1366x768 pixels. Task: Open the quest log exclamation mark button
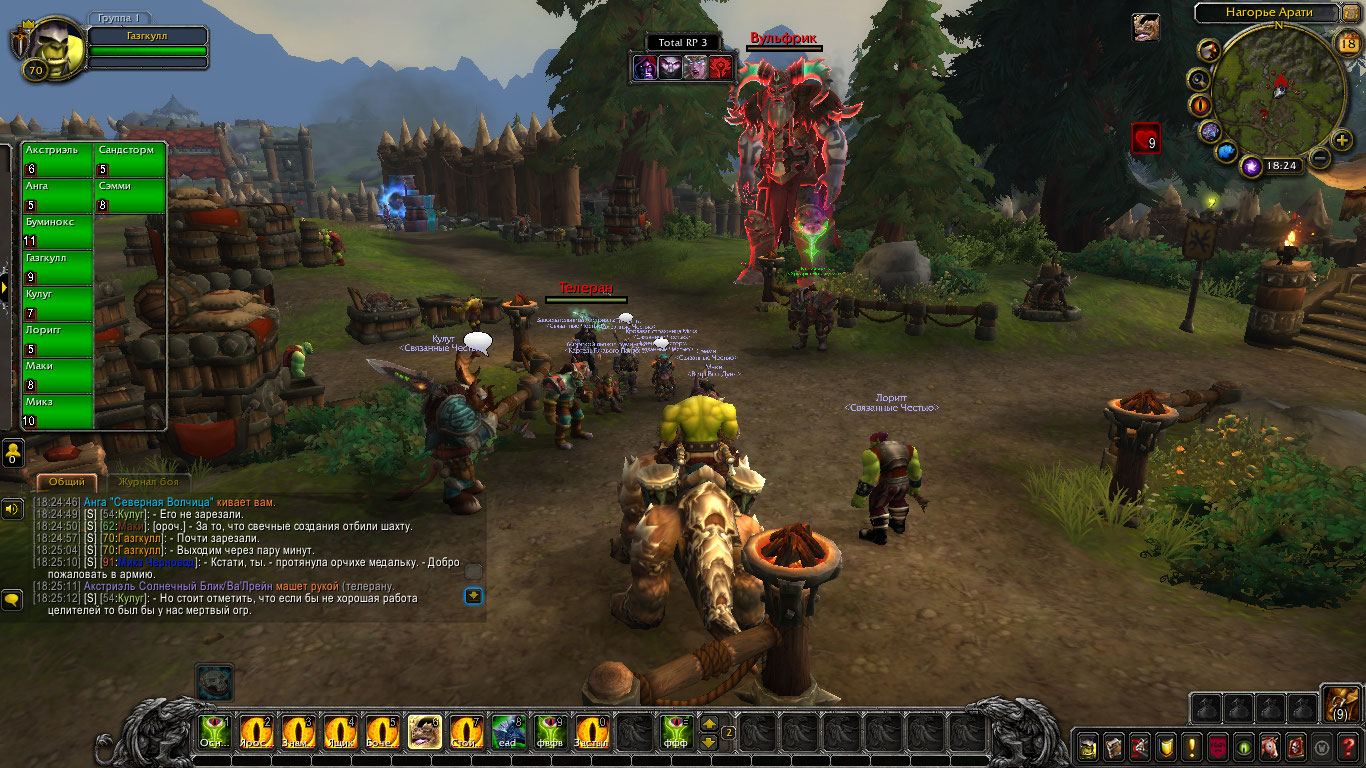pos(1192,746)
